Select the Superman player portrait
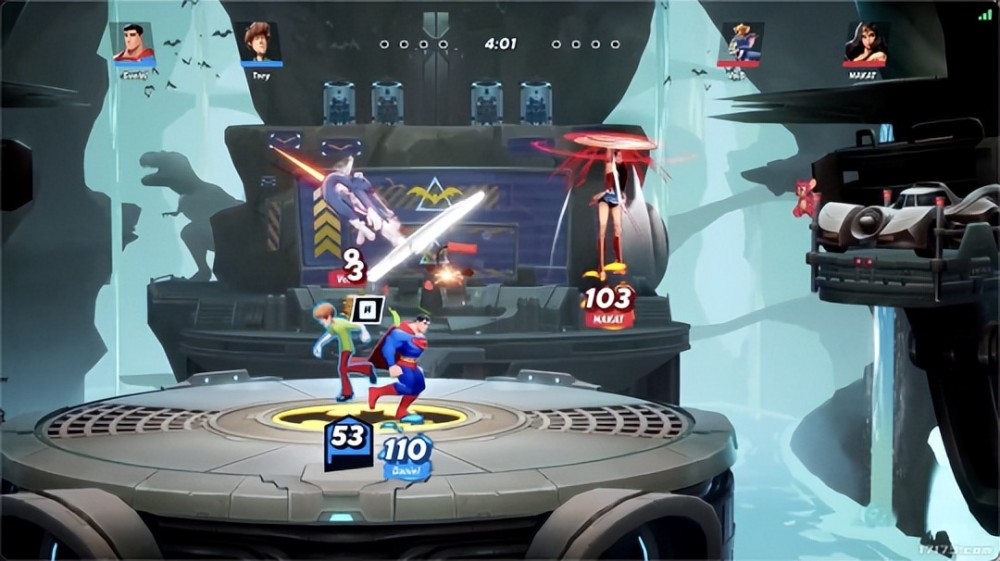Screen dimensions: 1000x561 (x=132, y=41)
